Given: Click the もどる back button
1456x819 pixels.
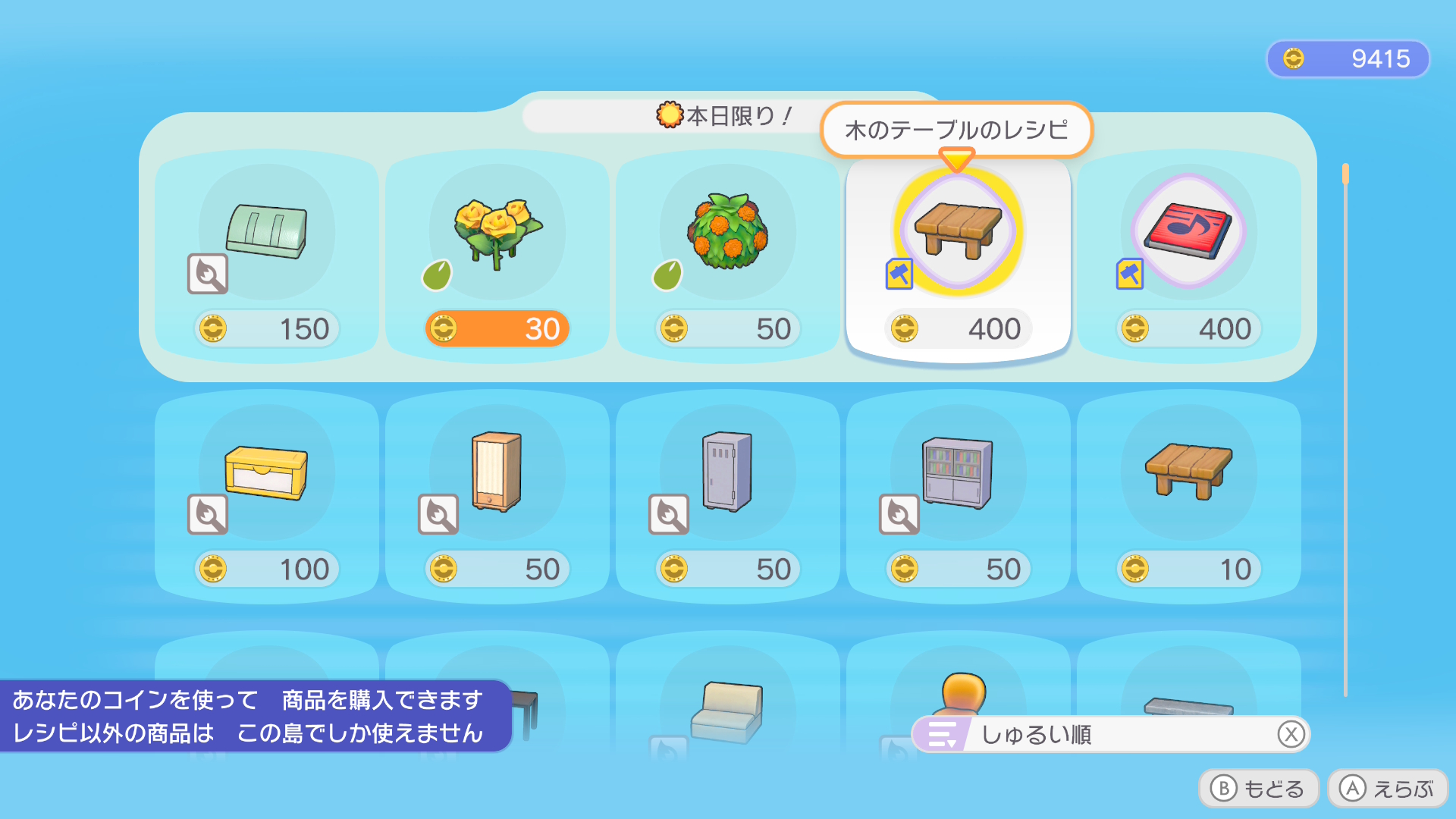Looking at the screenshot, I should click(1259, 789).
